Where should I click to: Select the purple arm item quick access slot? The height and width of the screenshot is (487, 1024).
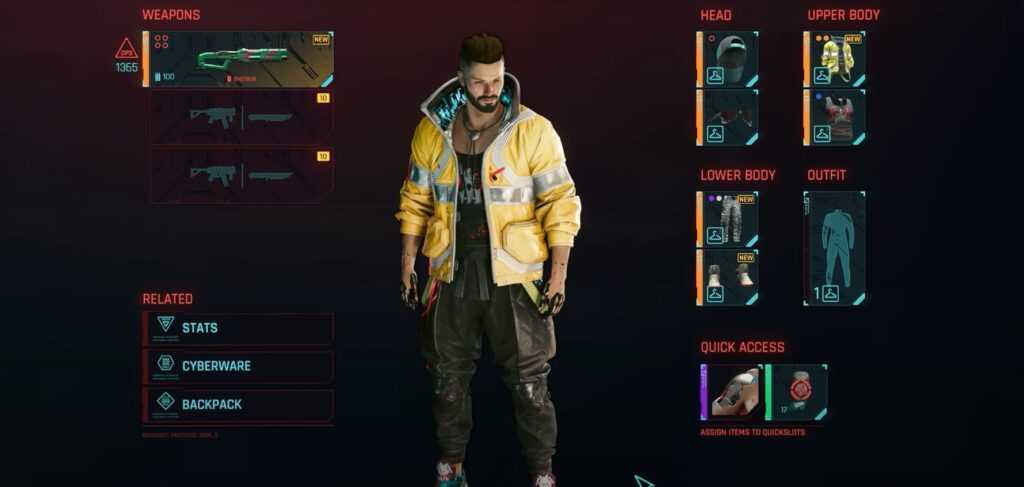tap(732, 392)
